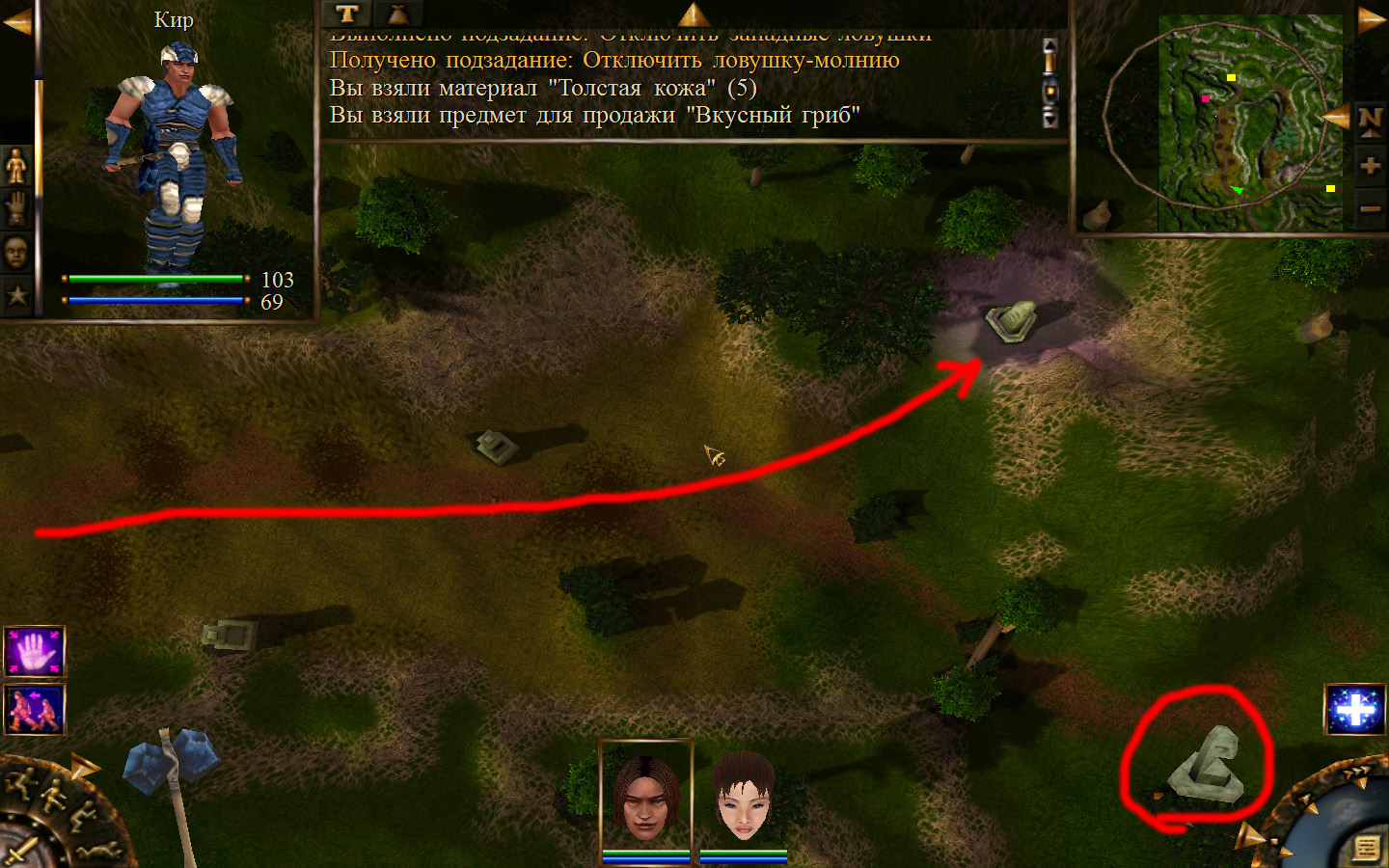Open the star icon panel
The image size is (1389, 868).
(x=16, y=294)
